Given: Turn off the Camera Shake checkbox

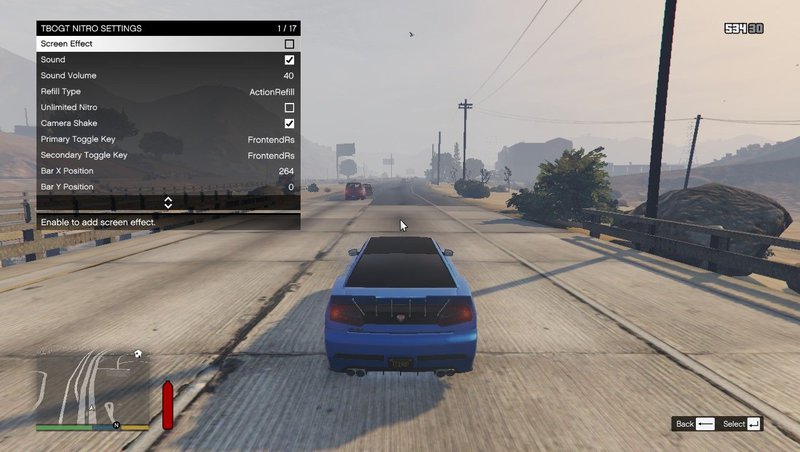Looking at the screenshot, I should point(289,124).
